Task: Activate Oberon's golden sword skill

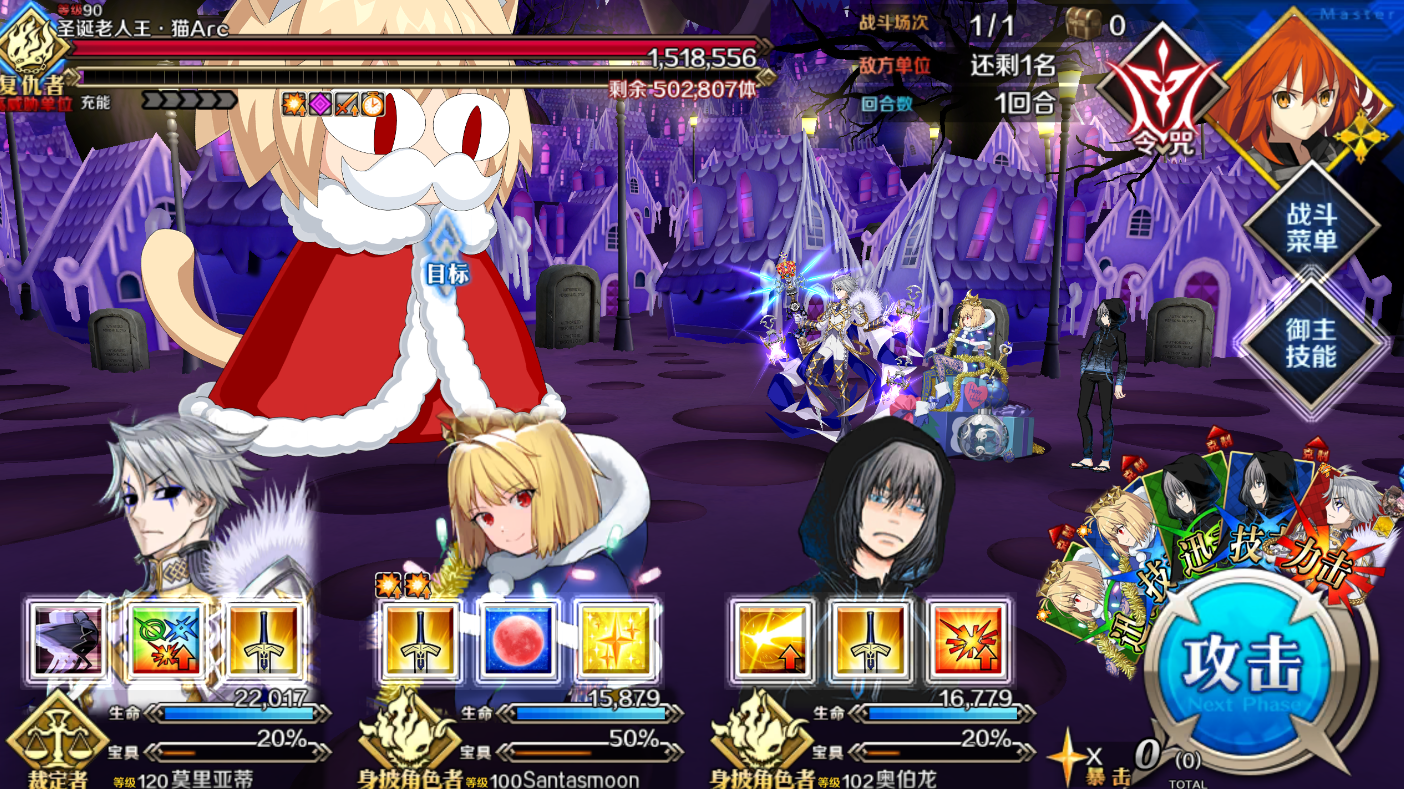Action: pyautogui.click(x=870, y=641)
